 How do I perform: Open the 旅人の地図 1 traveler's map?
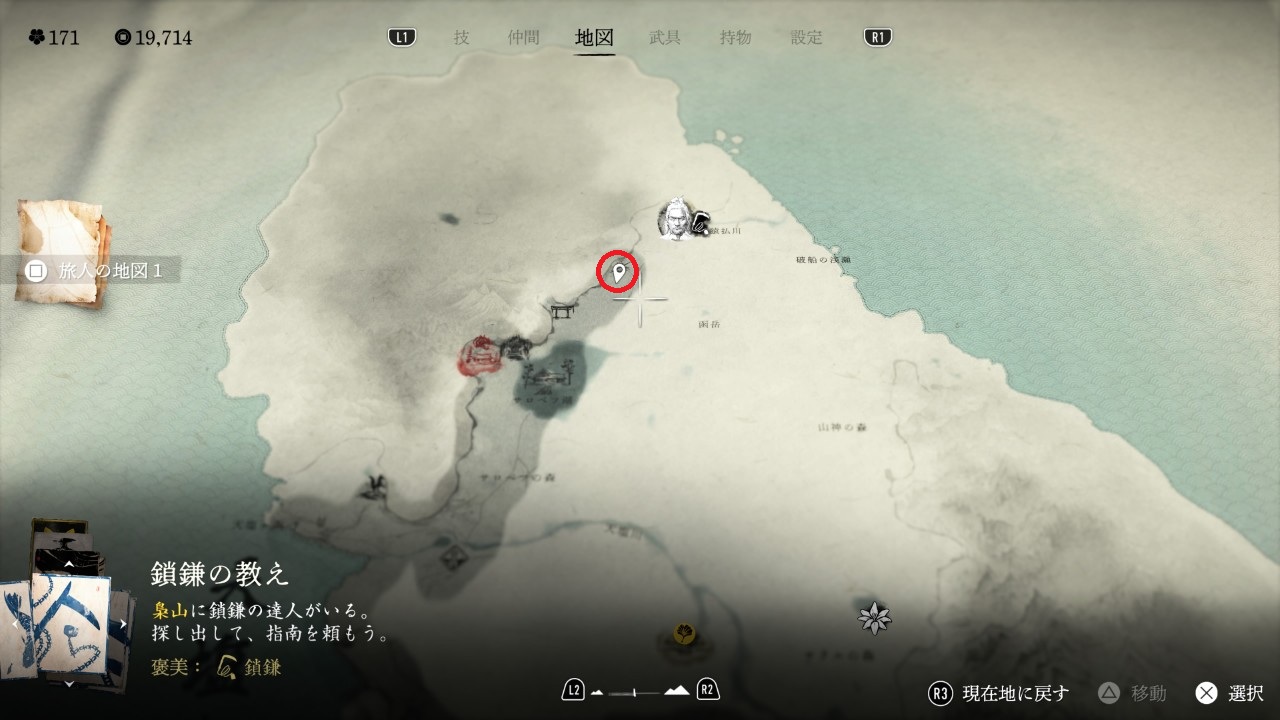coord(97,271)
